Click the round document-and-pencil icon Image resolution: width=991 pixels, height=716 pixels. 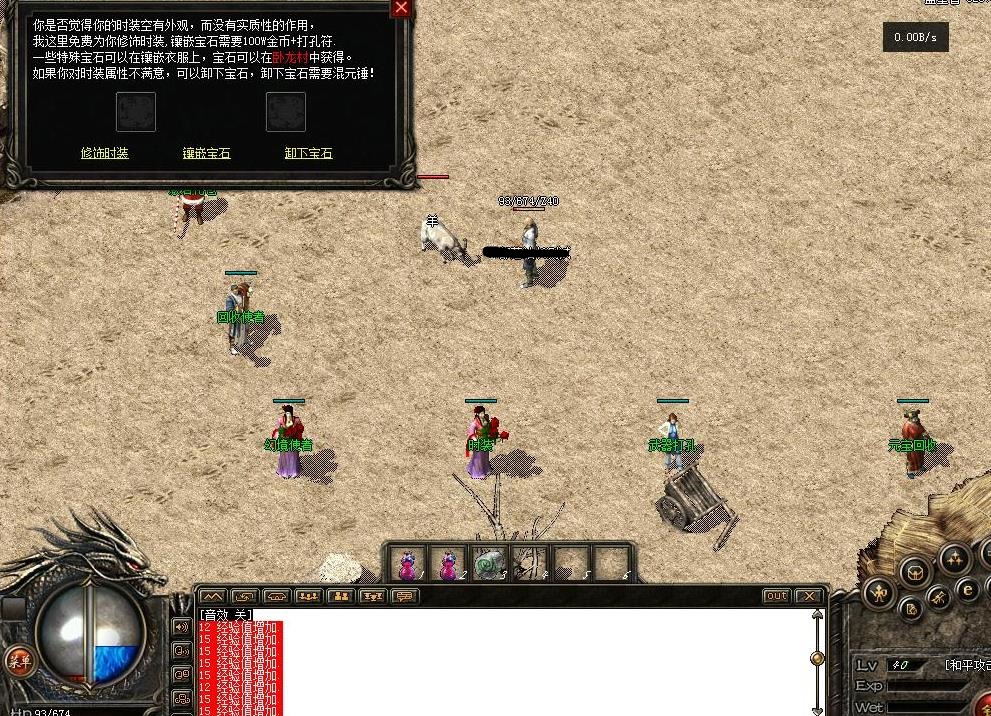click(x=911, y=608)
